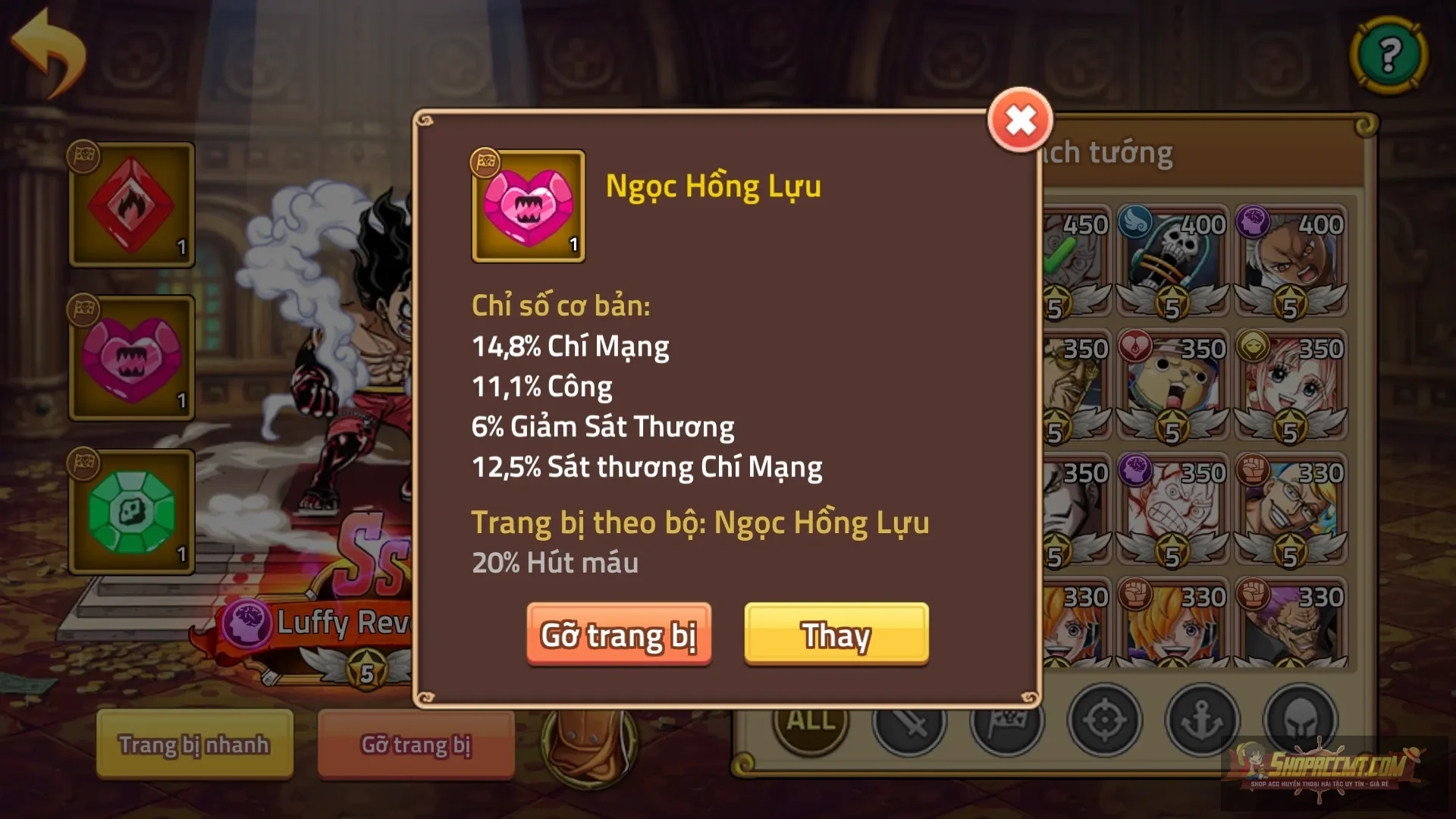Select the pink heart gem slot

(130, 360)
